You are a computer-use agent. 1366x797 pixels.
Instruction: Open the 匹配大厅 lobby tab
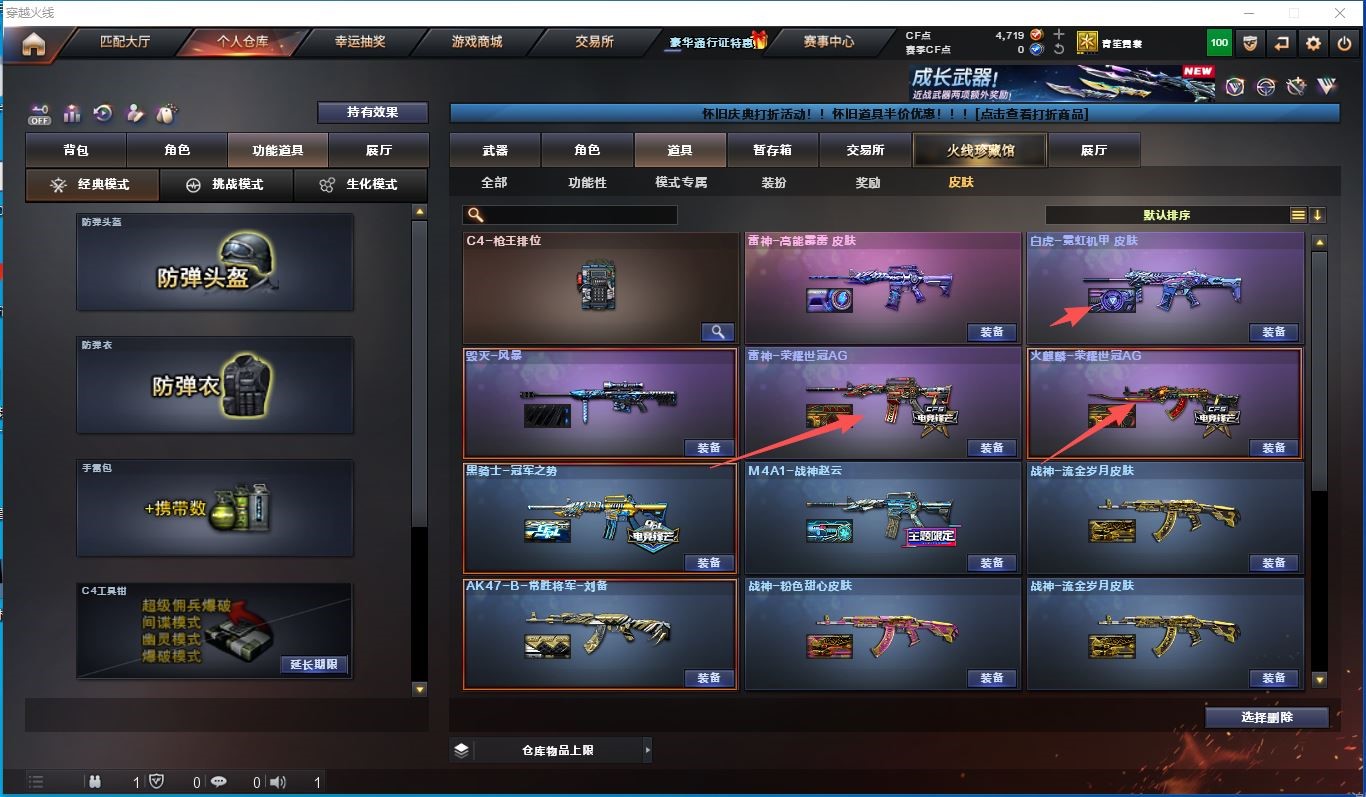point(125,42)
